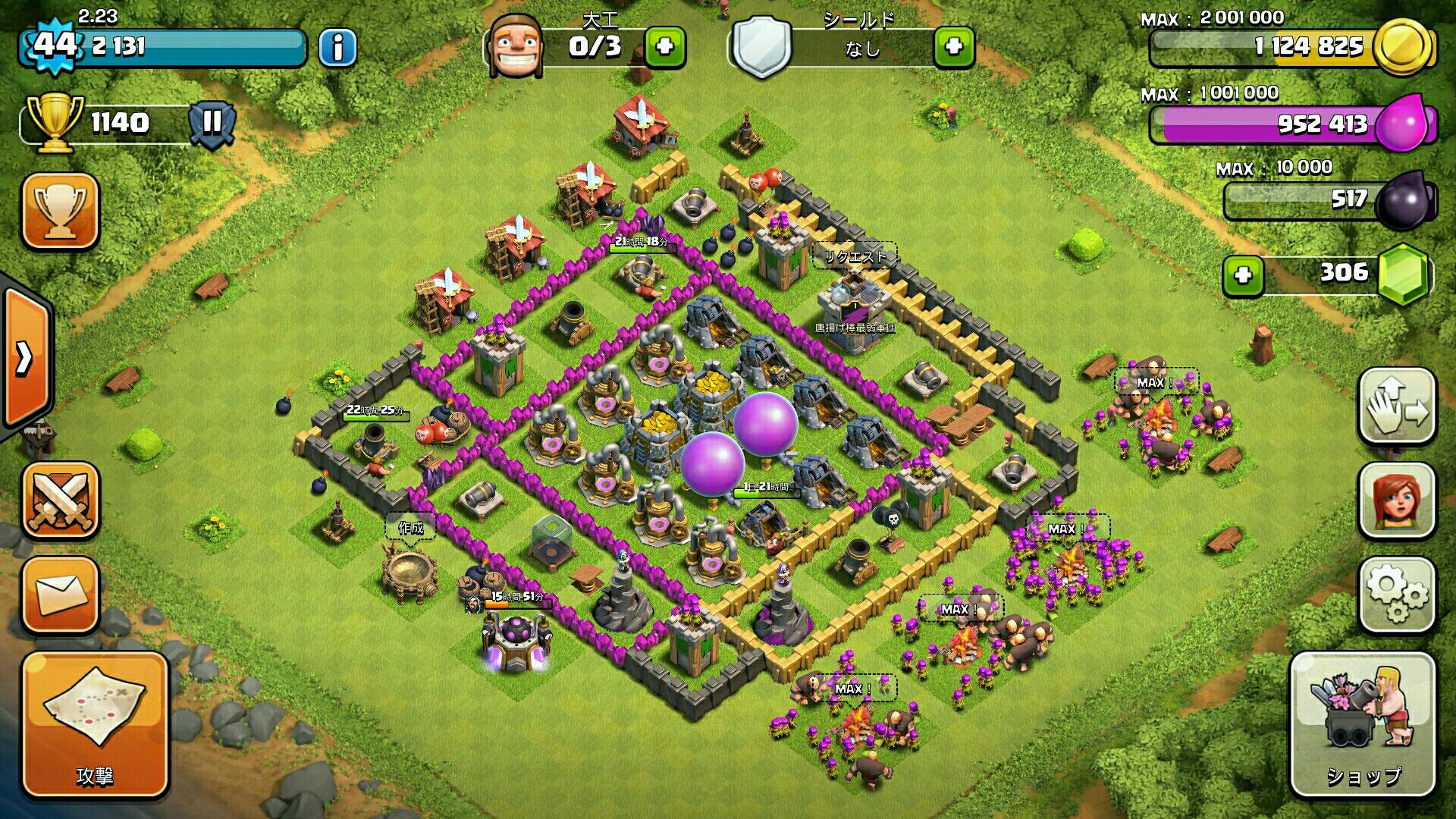Open the settings gears button
The width and height of the screenshot is (1456, 819).
click(x=1396, y=595)
